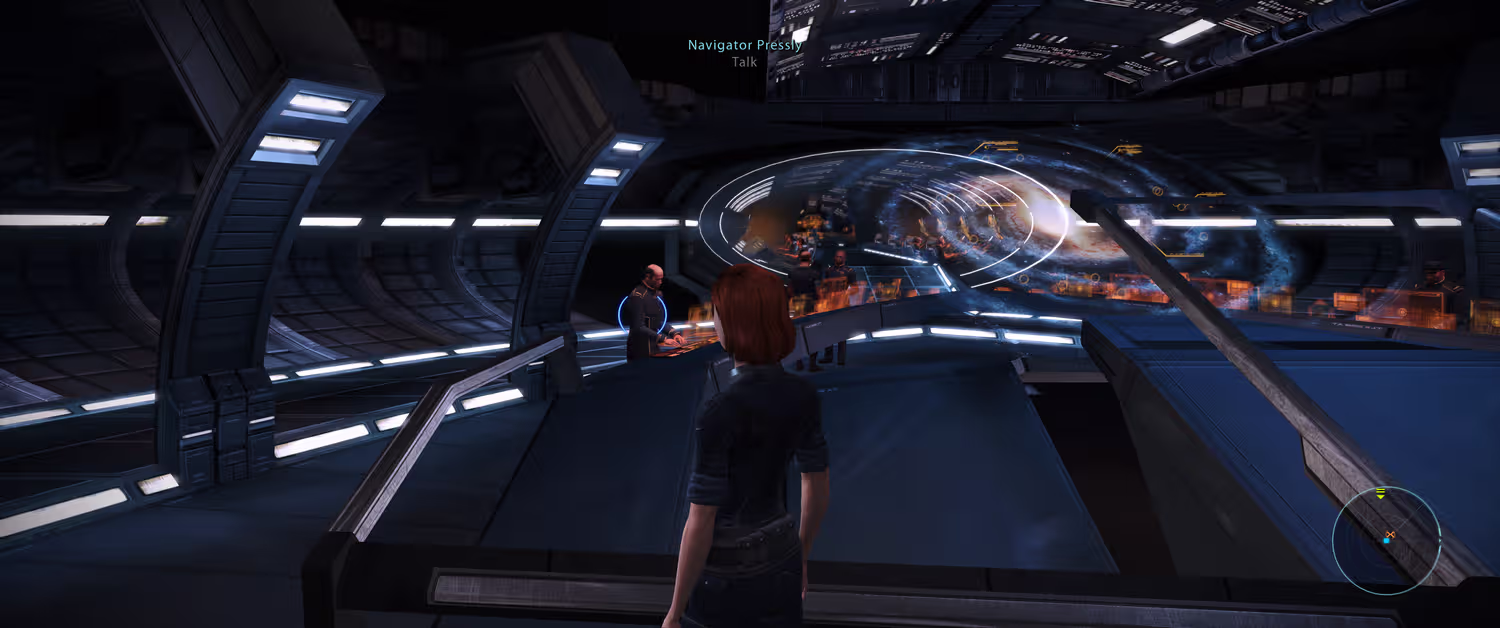Screen dimensions: 1500x628
Task: Select the Navigator Pressly Talk prompt
Action: point(744,53)
